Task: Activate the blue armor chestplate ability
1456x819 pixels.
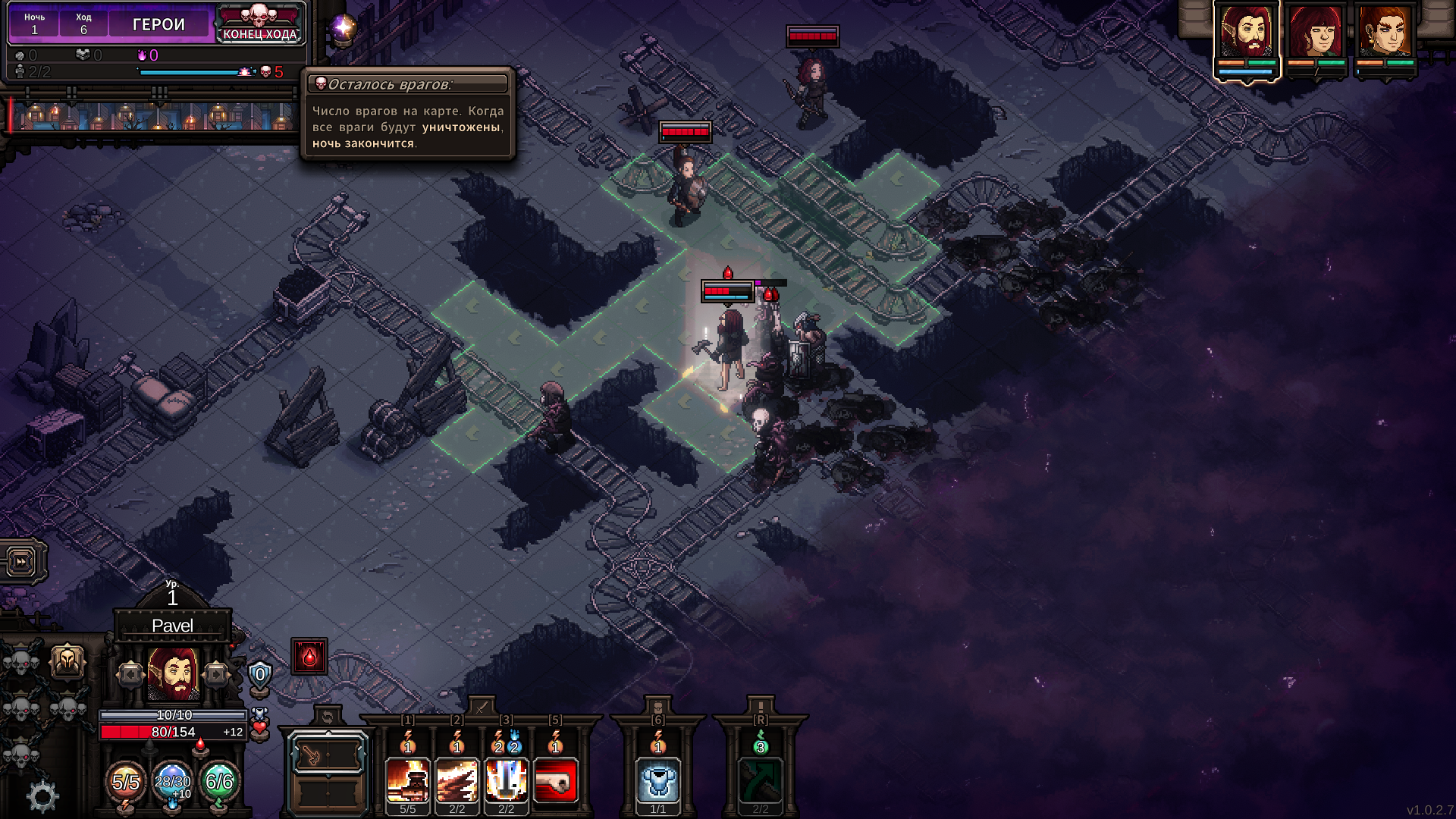Action: (658, 780)
